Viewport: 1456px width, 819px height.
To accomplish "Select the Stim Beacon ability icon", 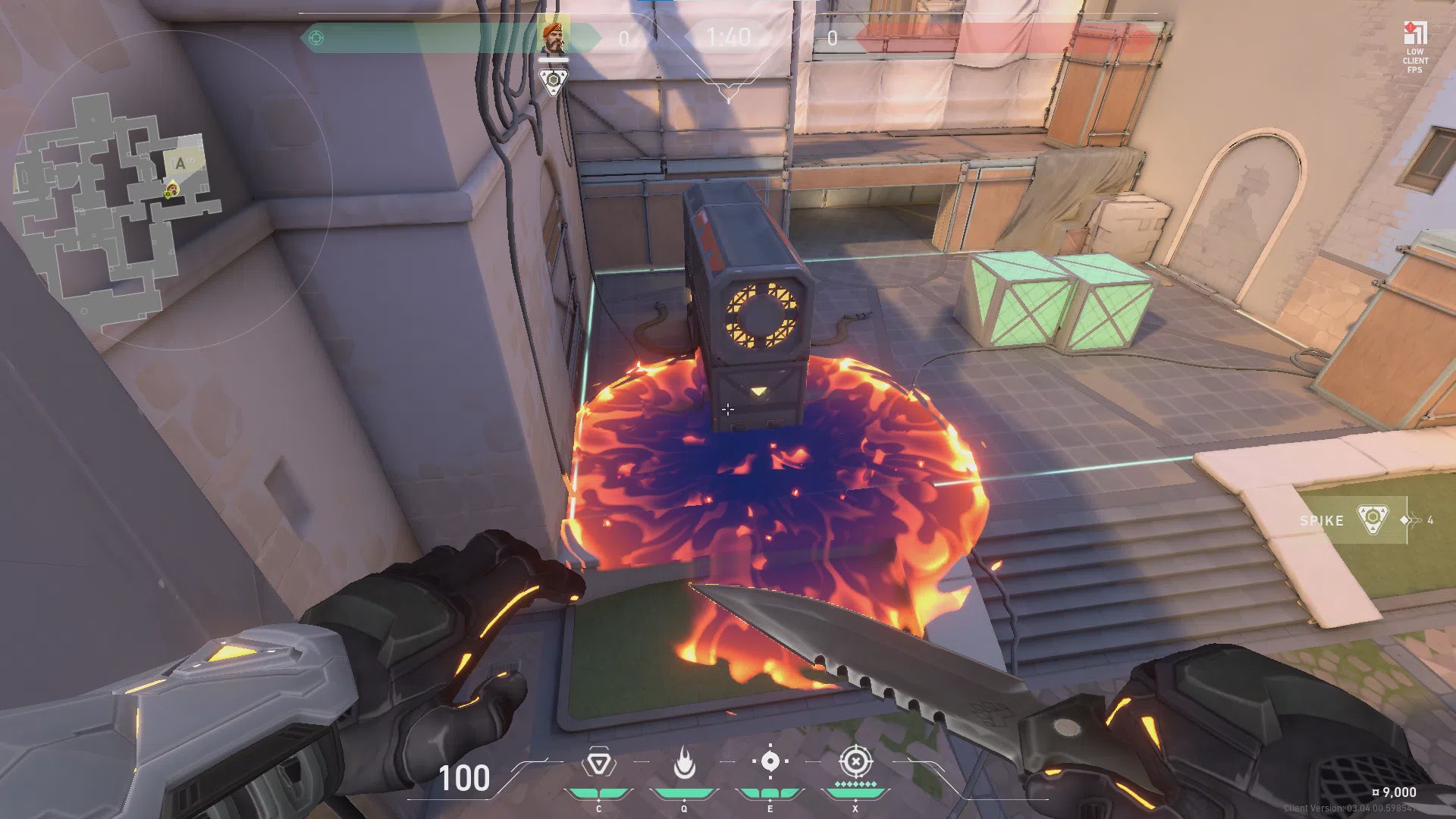I will [x=598, y=763].
